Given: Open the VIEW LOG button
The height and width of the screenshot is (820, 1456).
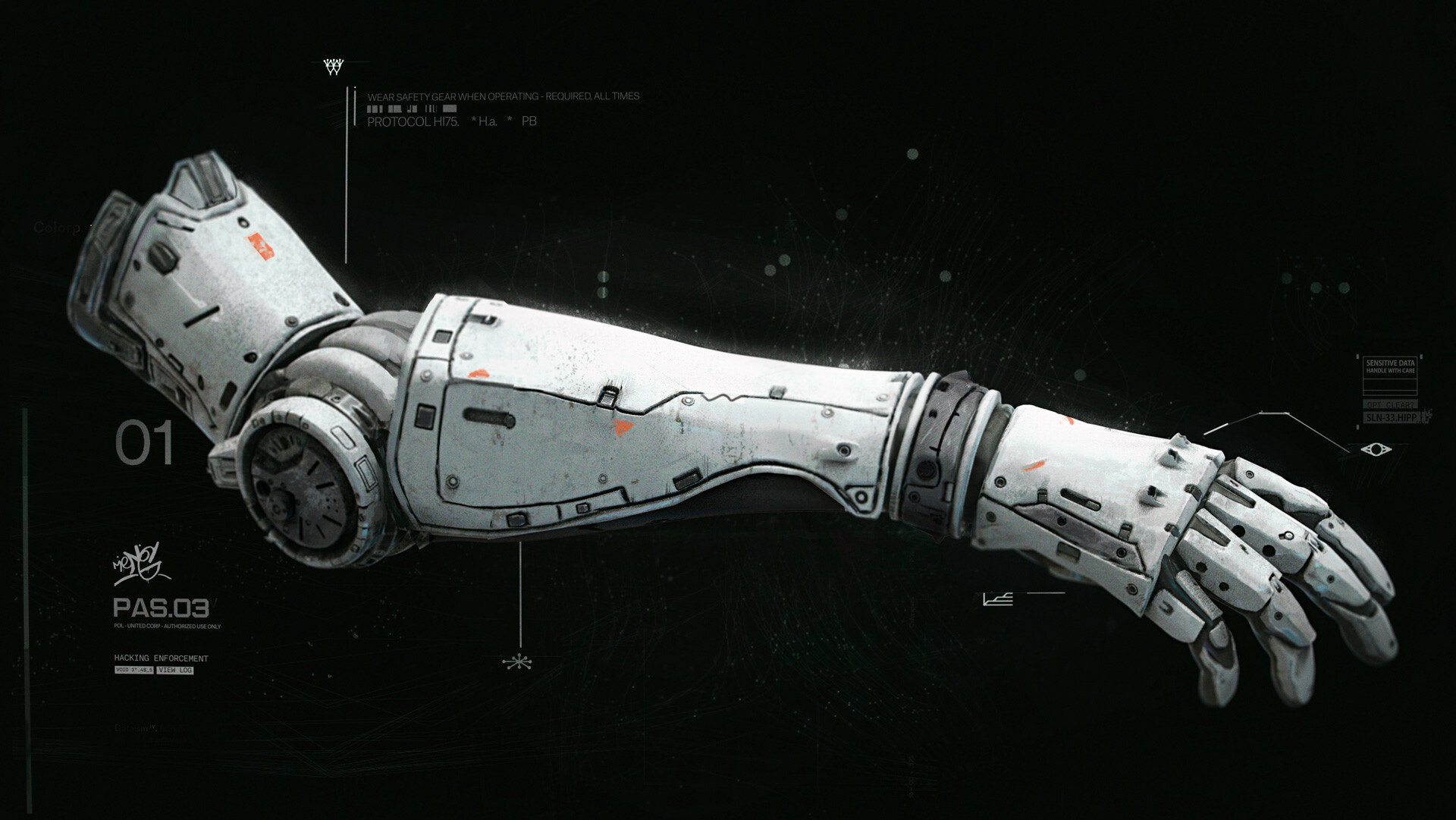Looking at the screenshot, I should pyautogui.click(x=175, y=671).
